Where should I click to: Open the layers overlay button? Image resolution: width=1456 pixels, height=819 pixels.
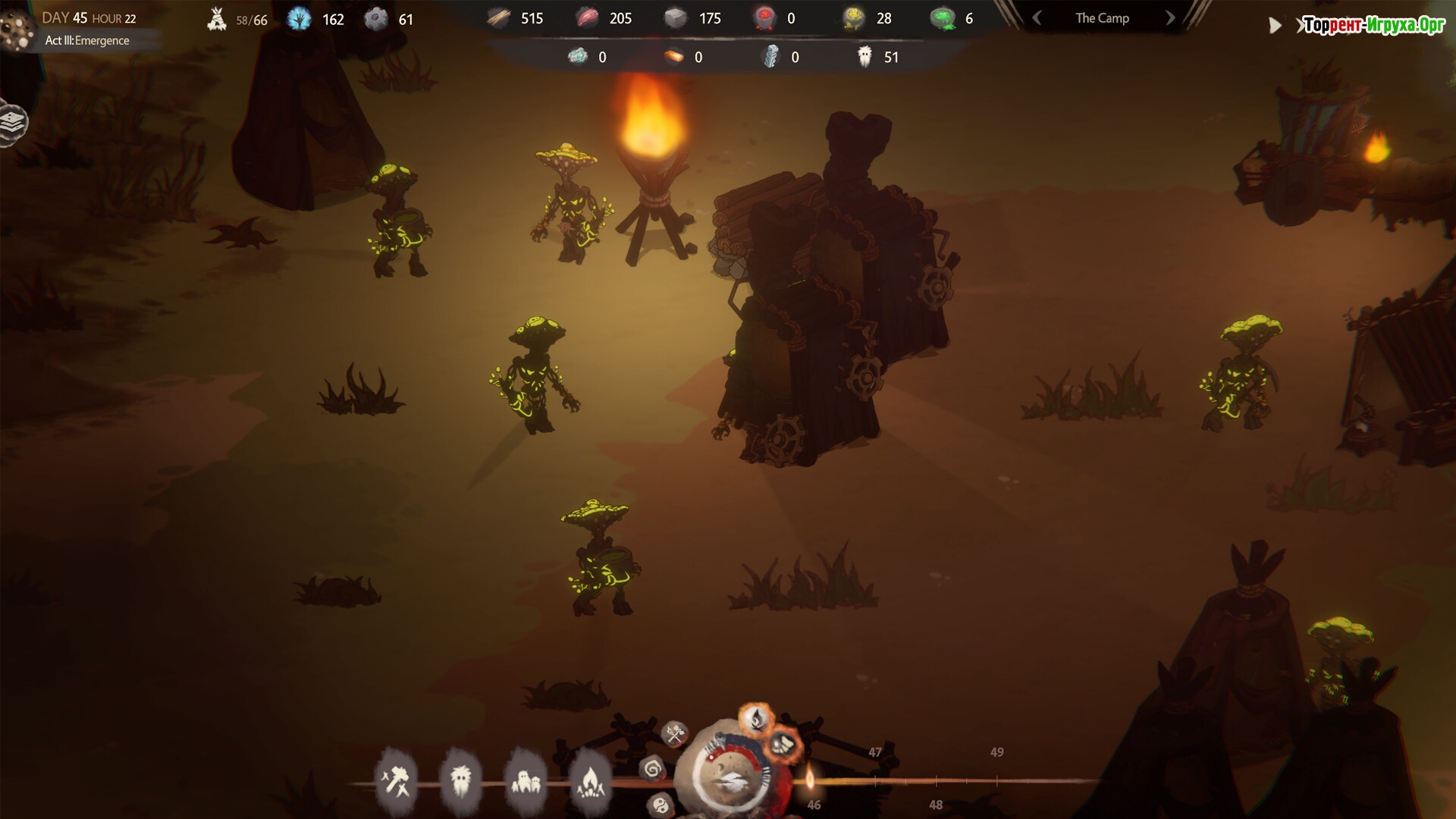(x=12, y=122)
